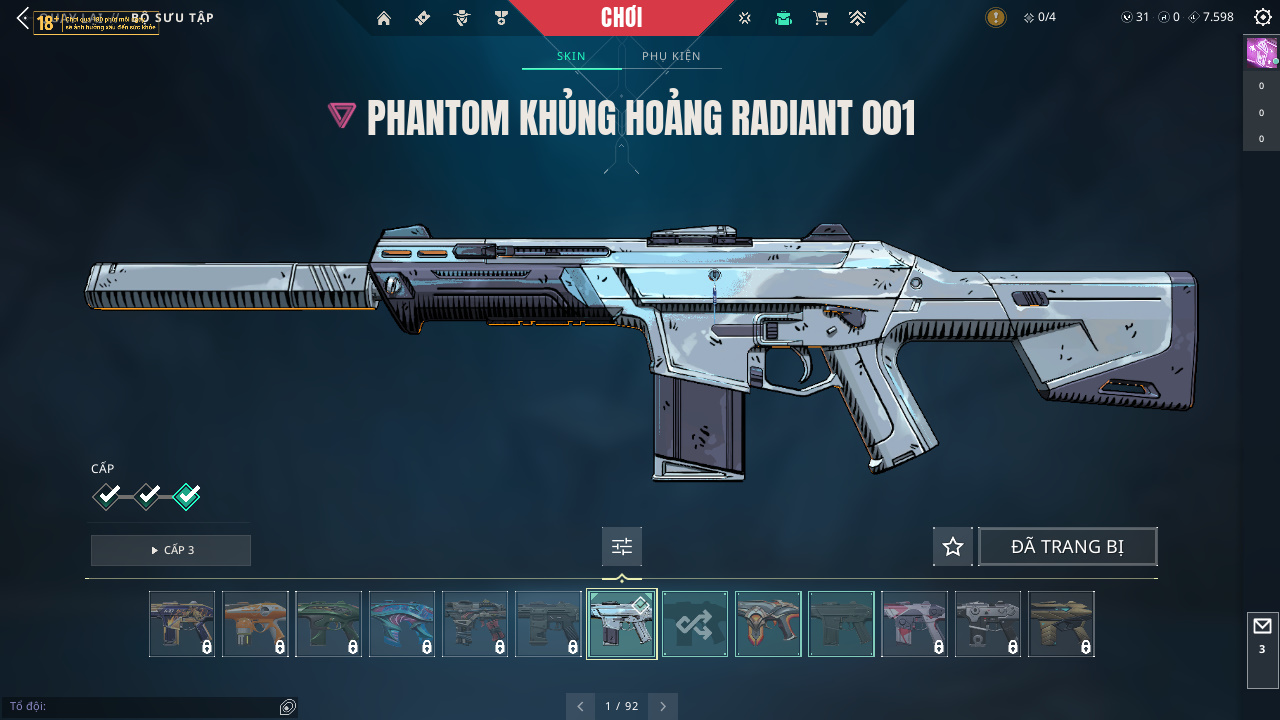Go back using the top-left arrow
This screenshot has width=1280, height=720.
tap(23, 18)
